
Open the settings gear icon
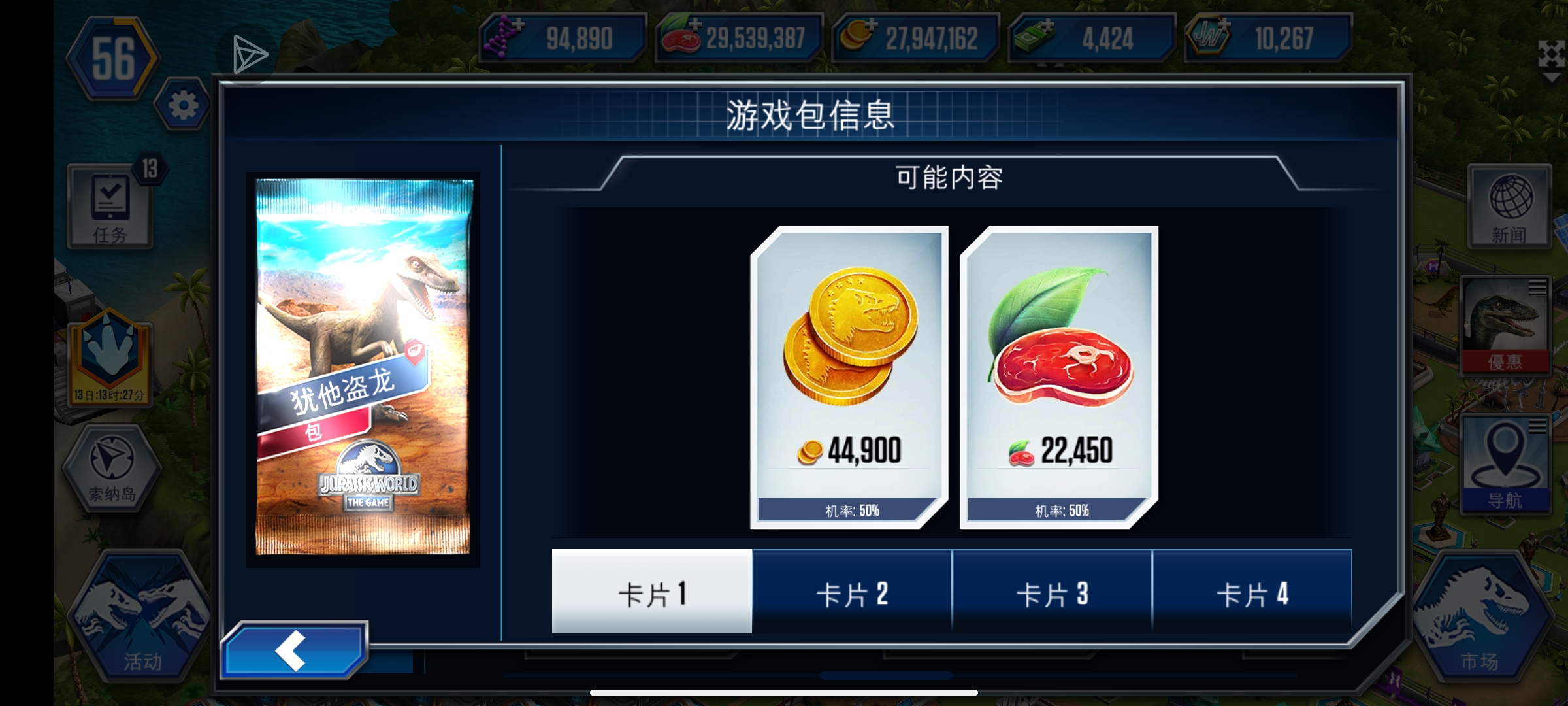[x=185, y=105]
